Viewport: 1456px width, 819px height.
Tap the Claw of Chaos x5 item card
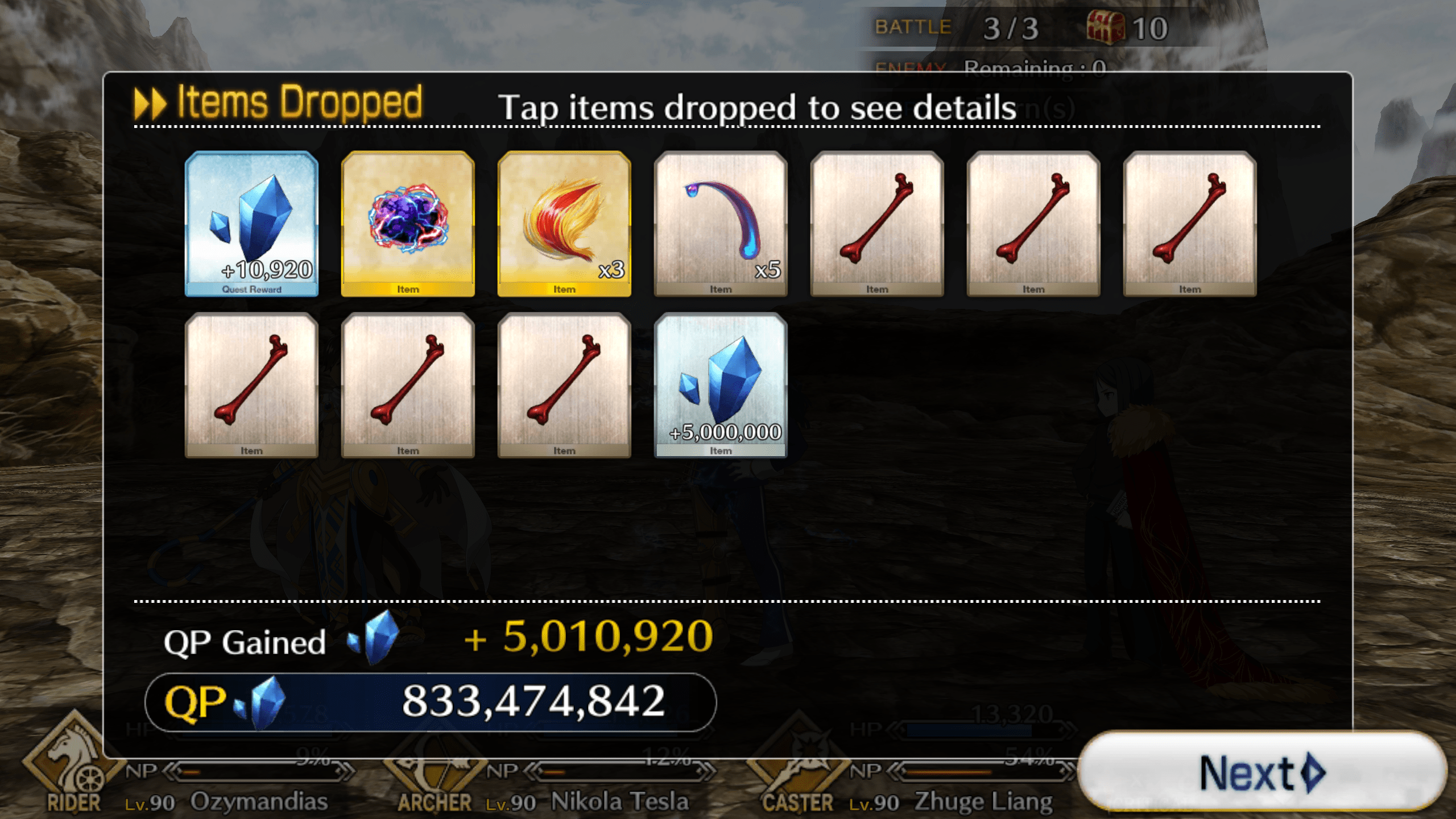[720, 225]
